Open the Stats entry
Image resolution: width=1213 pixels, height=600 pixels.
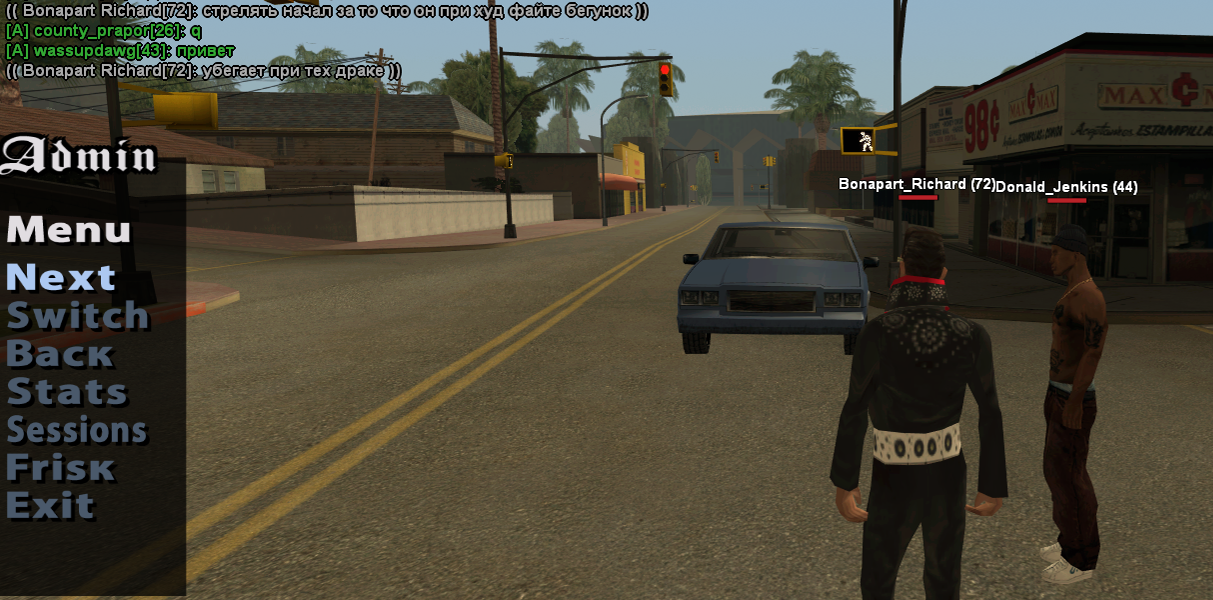click(67, 392)
